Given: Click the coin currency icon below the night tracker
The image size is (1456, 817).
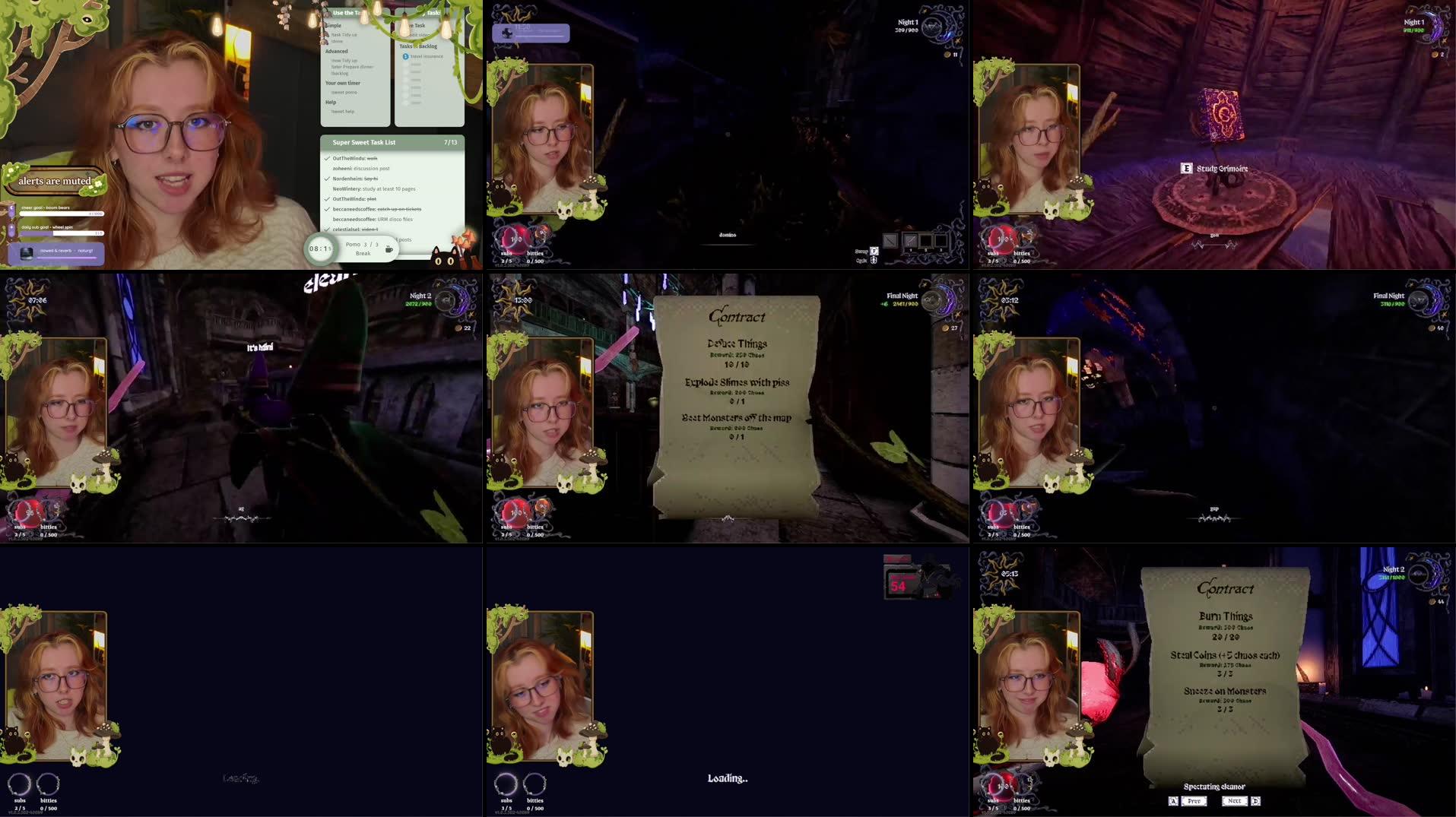Looking at the screenshot, I should (x=946, y=54).
